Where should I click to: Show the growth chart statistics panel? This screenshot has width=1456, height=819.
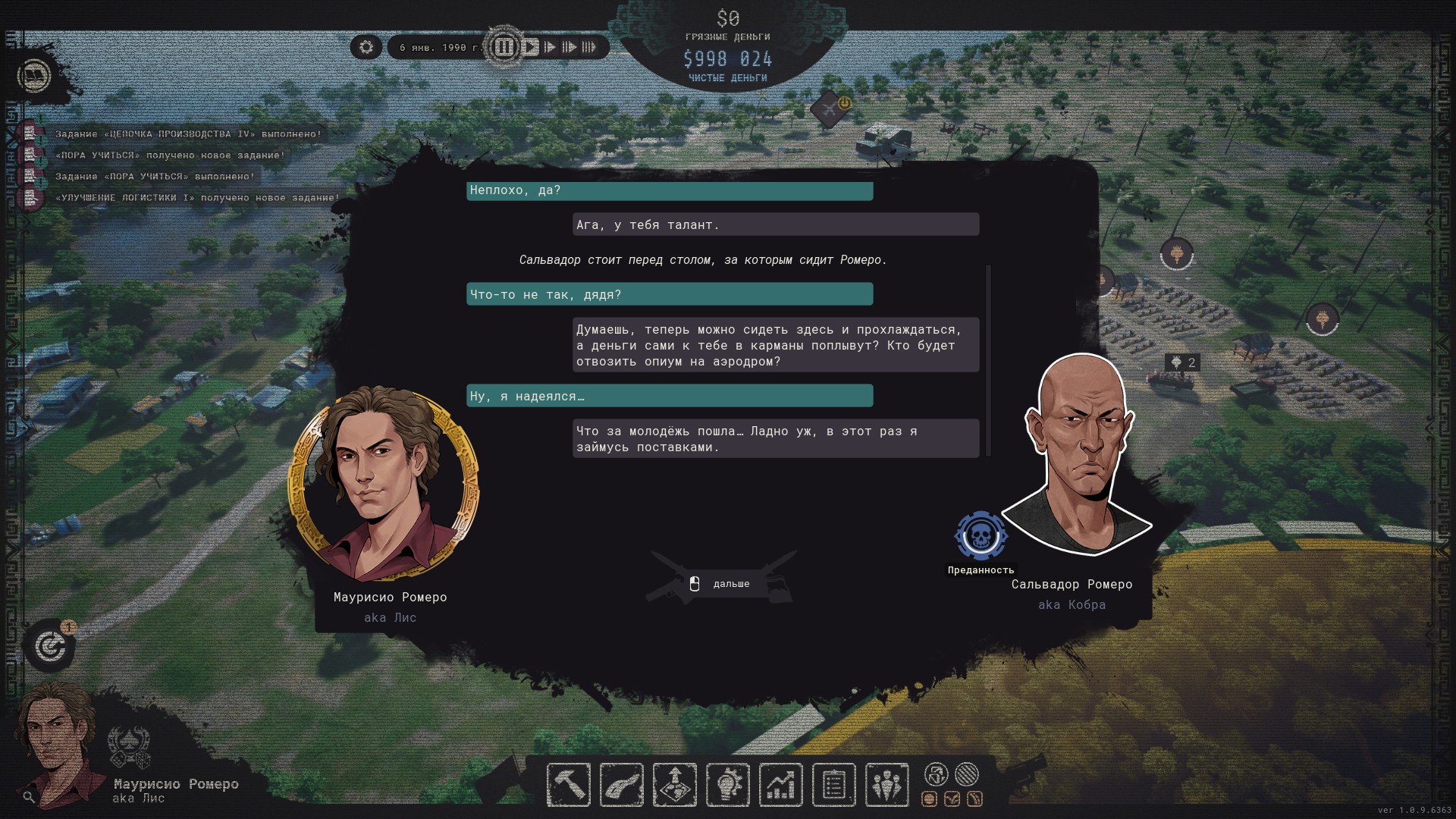point(780,784)
